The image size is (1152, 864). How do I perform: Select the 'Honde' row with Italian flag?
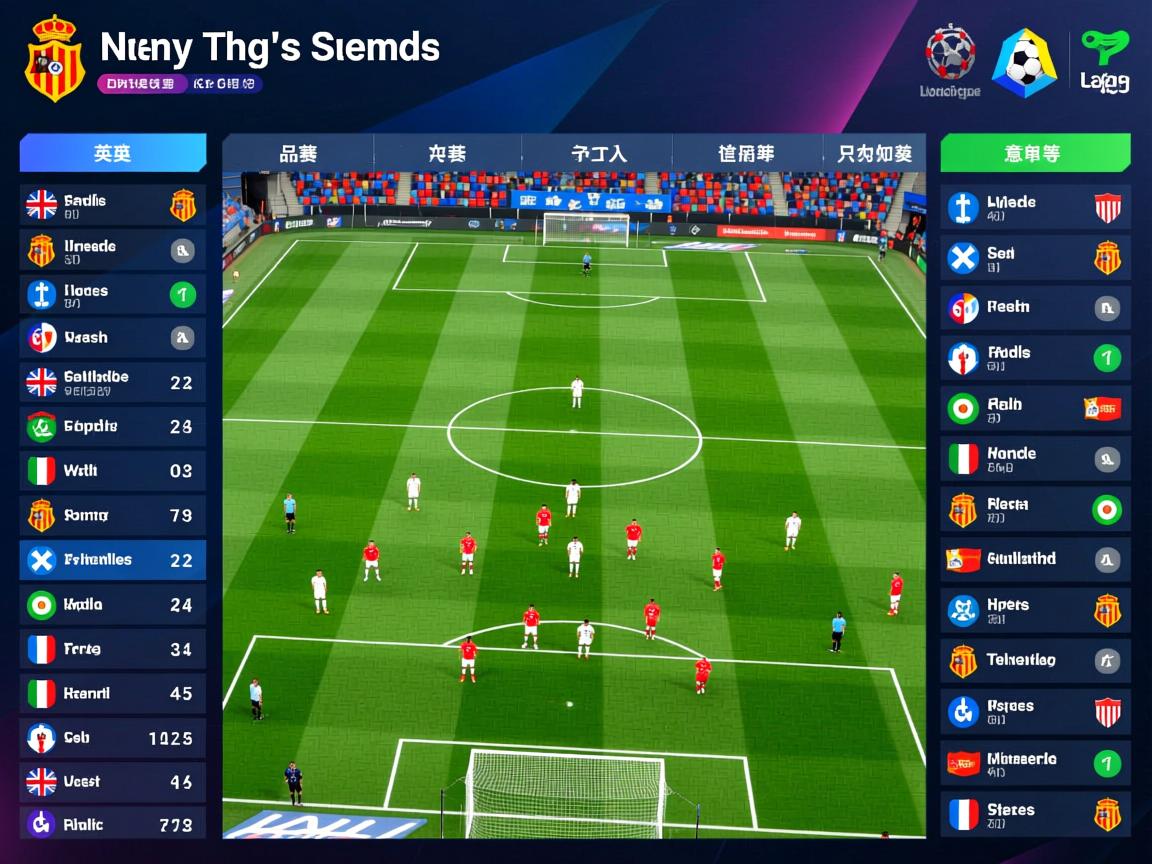click(x=1035, y=459)
